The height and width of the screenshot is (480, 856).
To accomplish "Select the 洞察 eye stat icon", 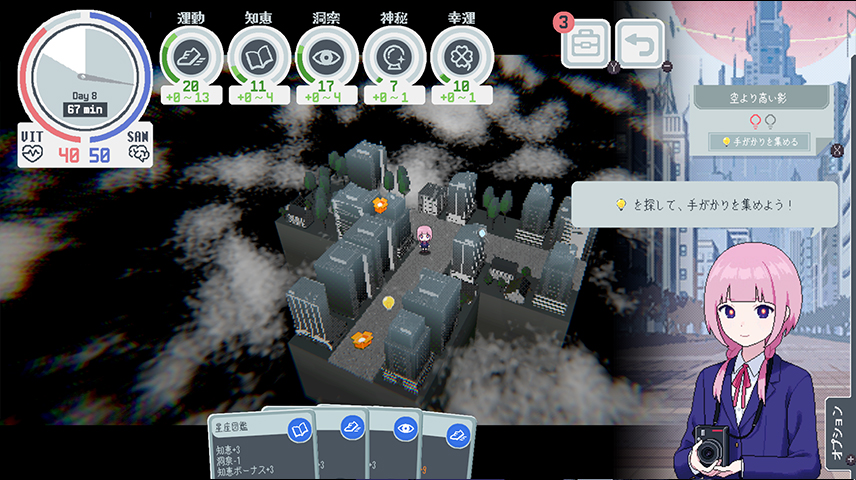I will (x=326, y=55).
